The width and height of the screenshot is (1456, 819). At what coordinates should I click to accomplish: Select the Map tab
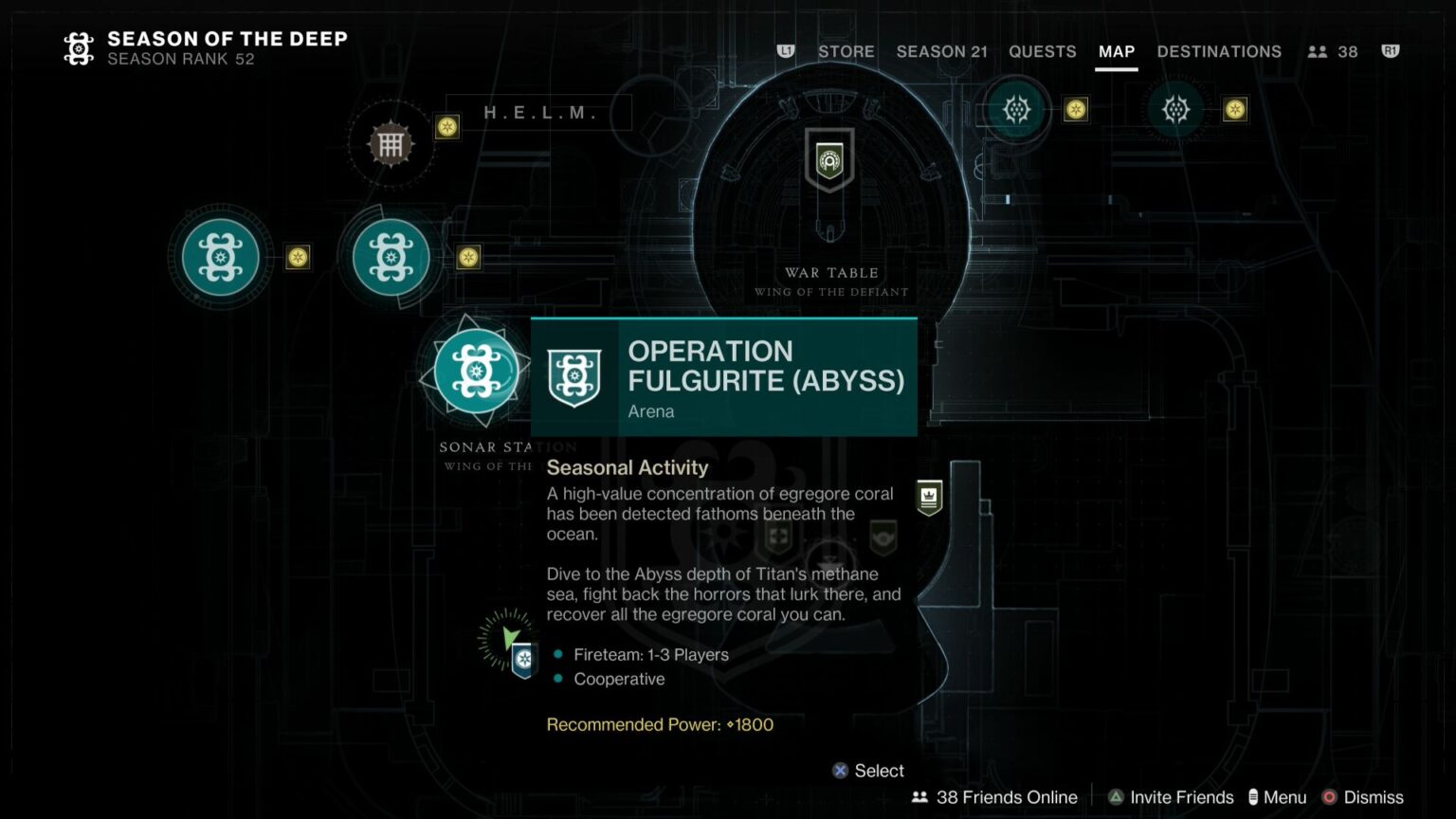(x=1116, y=52)
